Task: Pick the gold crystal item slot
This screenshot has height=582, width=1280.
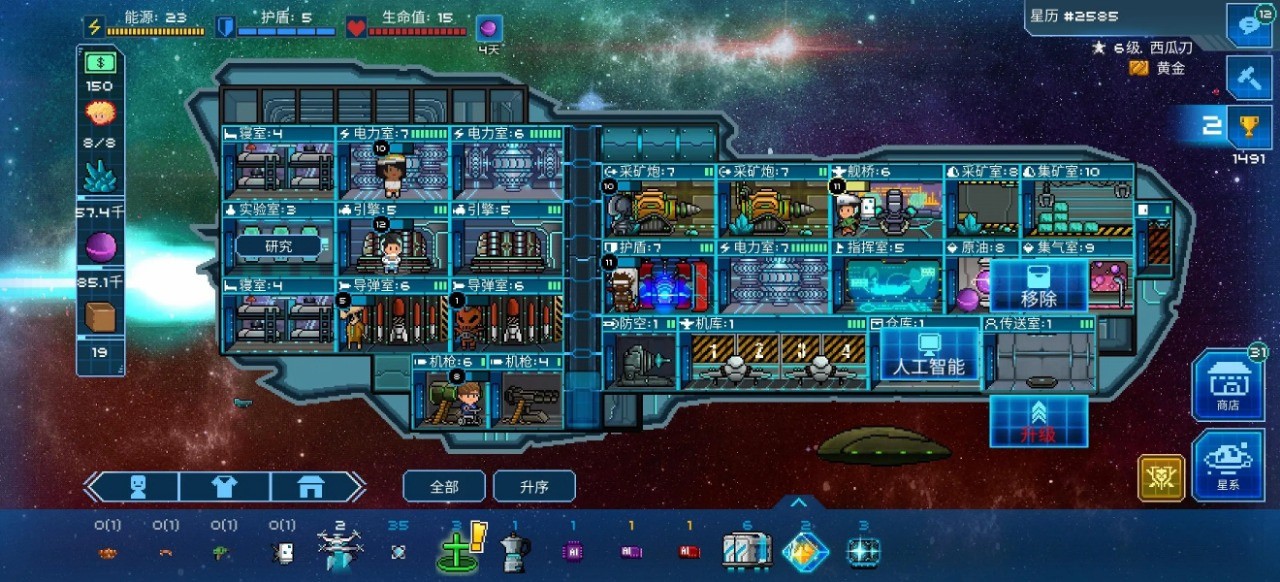Action: coord(805,551)
